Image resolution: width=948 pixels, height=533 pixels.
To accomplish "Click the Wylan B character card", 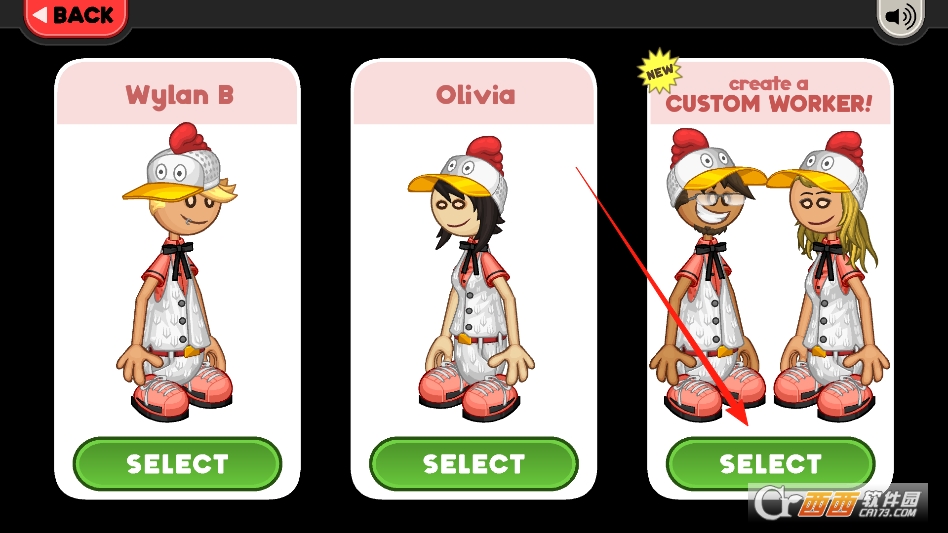I will pos(177,270).
